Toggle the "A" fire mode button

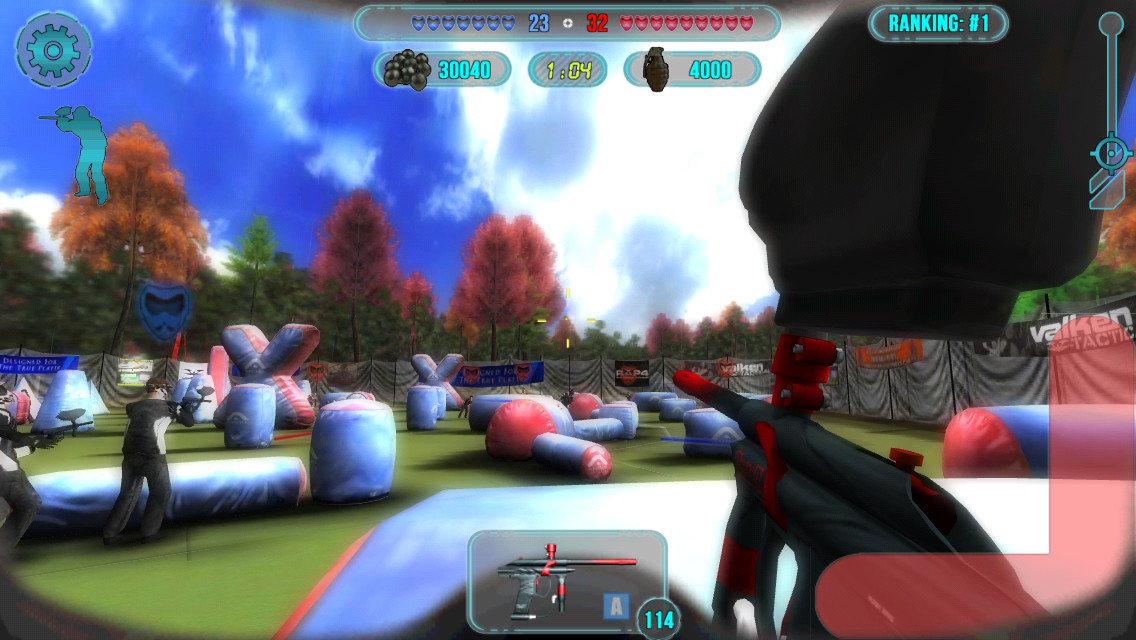pos(616,606)
